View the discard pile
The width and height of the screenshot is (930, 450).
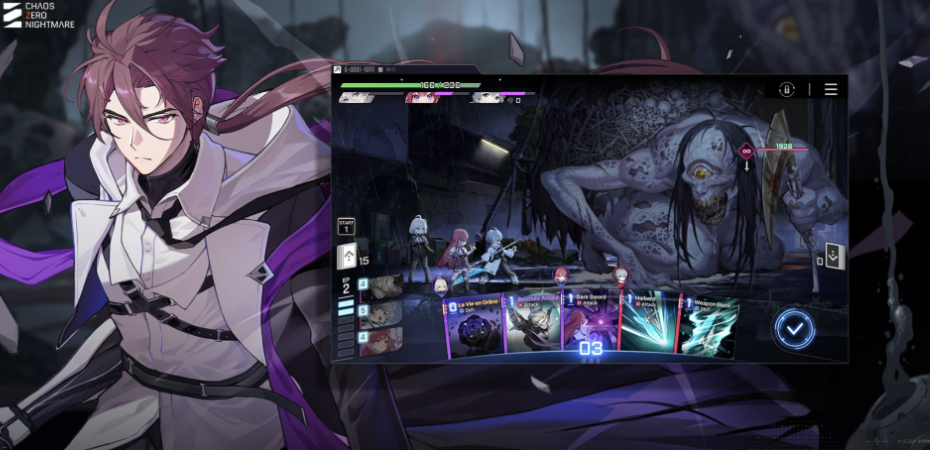coord(835,258)
